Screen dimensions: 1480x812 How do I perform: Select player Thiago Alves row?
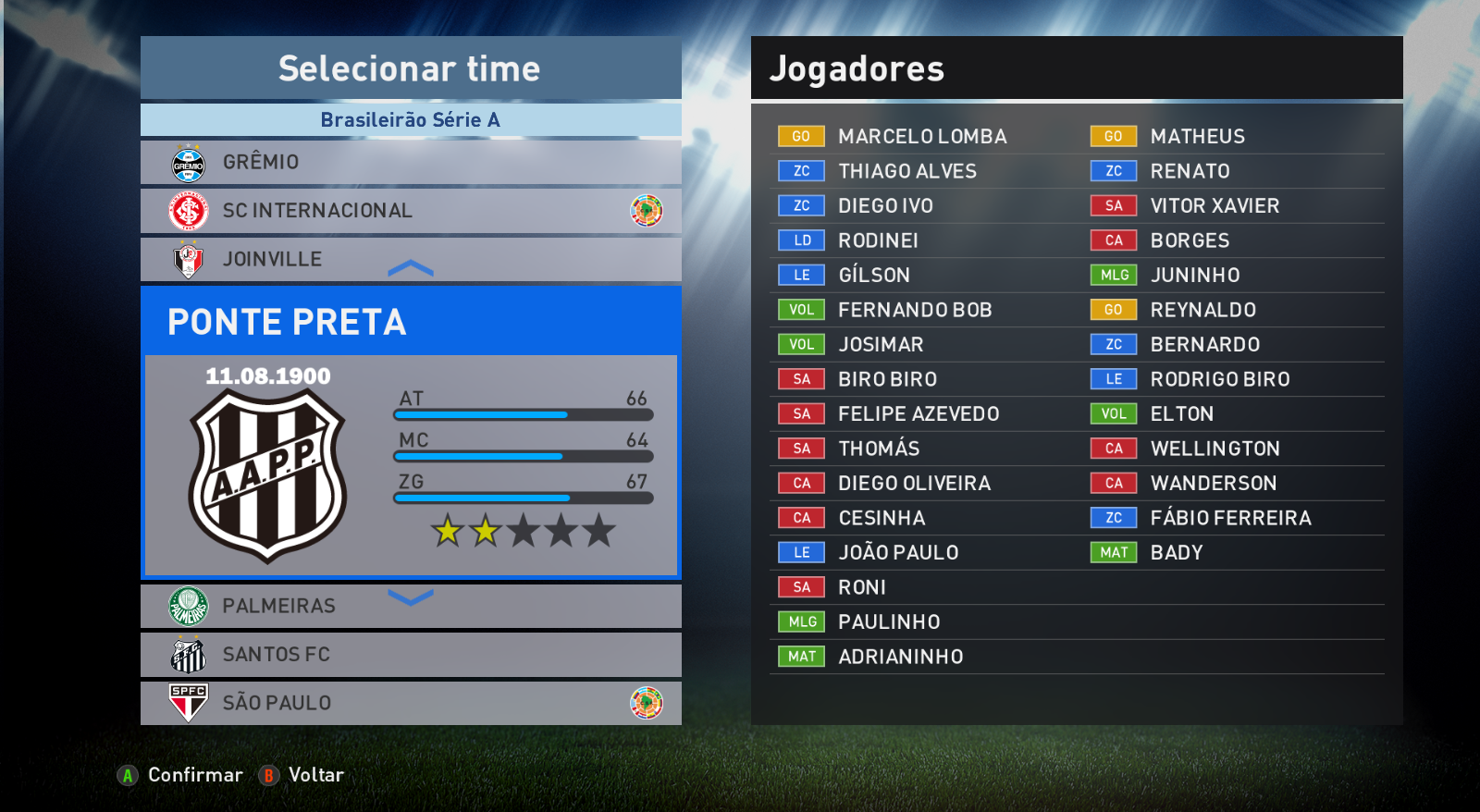(906, 171)
